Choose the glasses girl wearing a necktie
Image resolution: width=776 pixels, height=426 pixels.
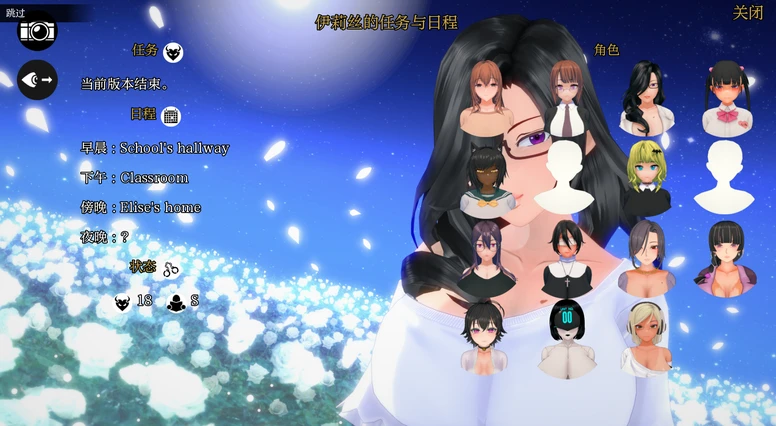(x=564, y=98)
